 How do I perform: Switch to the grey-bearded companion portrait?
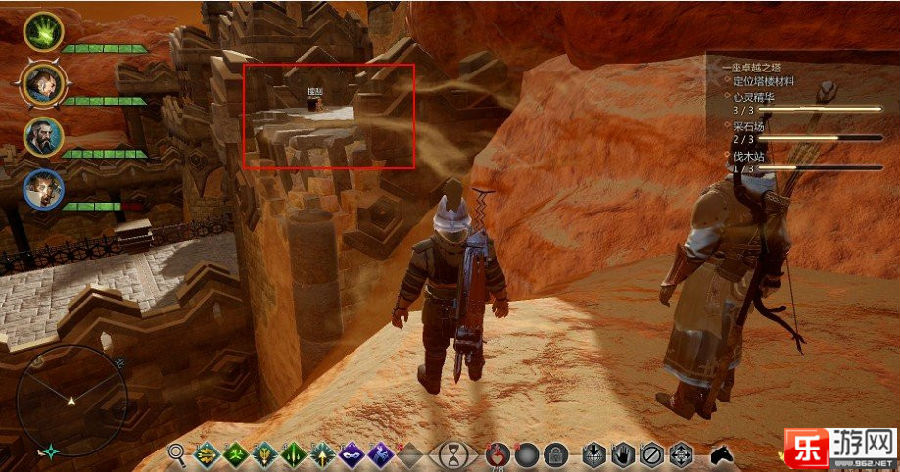click(44, 137)
